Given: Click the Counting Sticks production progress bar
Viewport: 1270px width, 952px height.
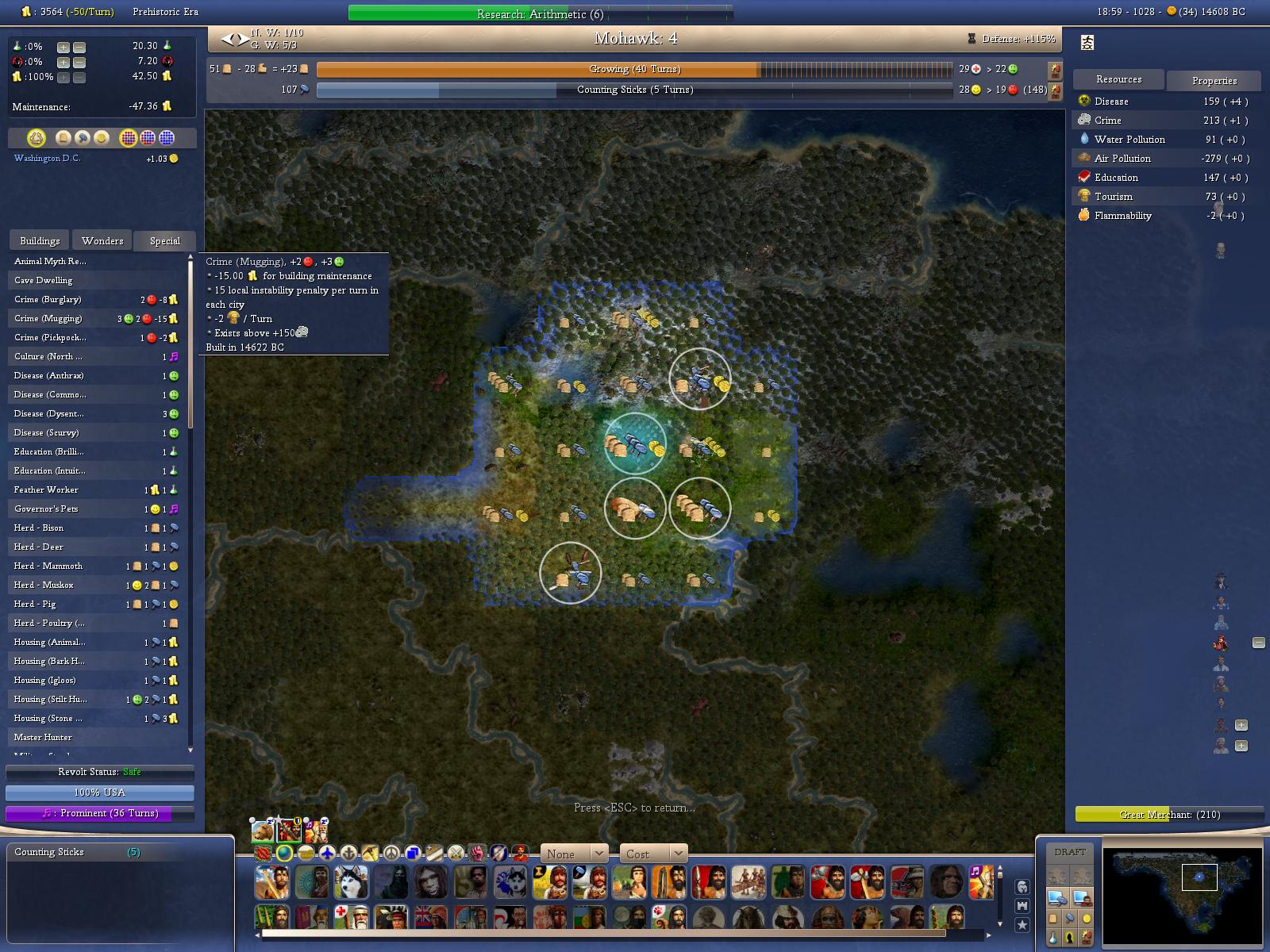Looking at the screenshot, I should coord(633,90).
